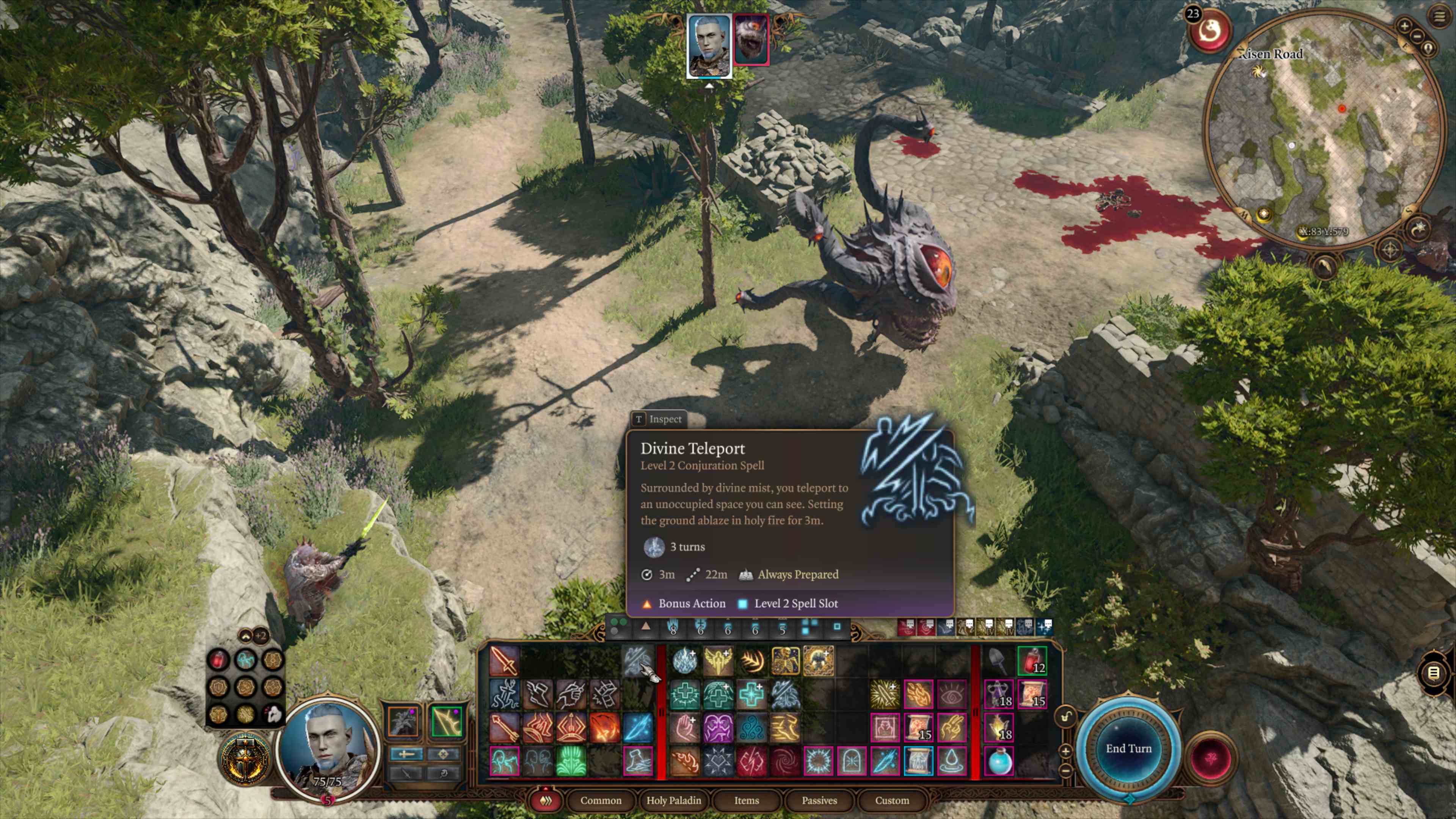The height and width of the screenshot is (819, 1456).
Task: Select the enemy portrait in turn order
Action: pos(751,39)
